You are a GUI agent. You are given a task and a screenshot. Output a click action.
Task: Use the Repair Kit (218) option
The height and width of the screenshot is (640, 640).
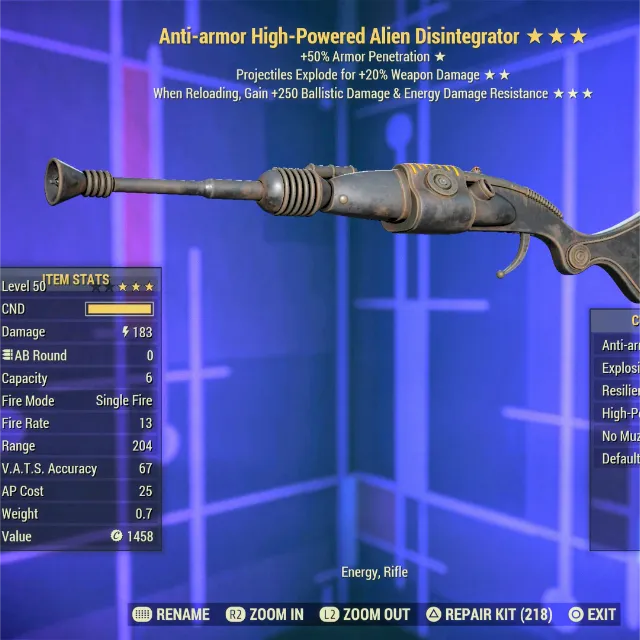click(x=490, y=614)
